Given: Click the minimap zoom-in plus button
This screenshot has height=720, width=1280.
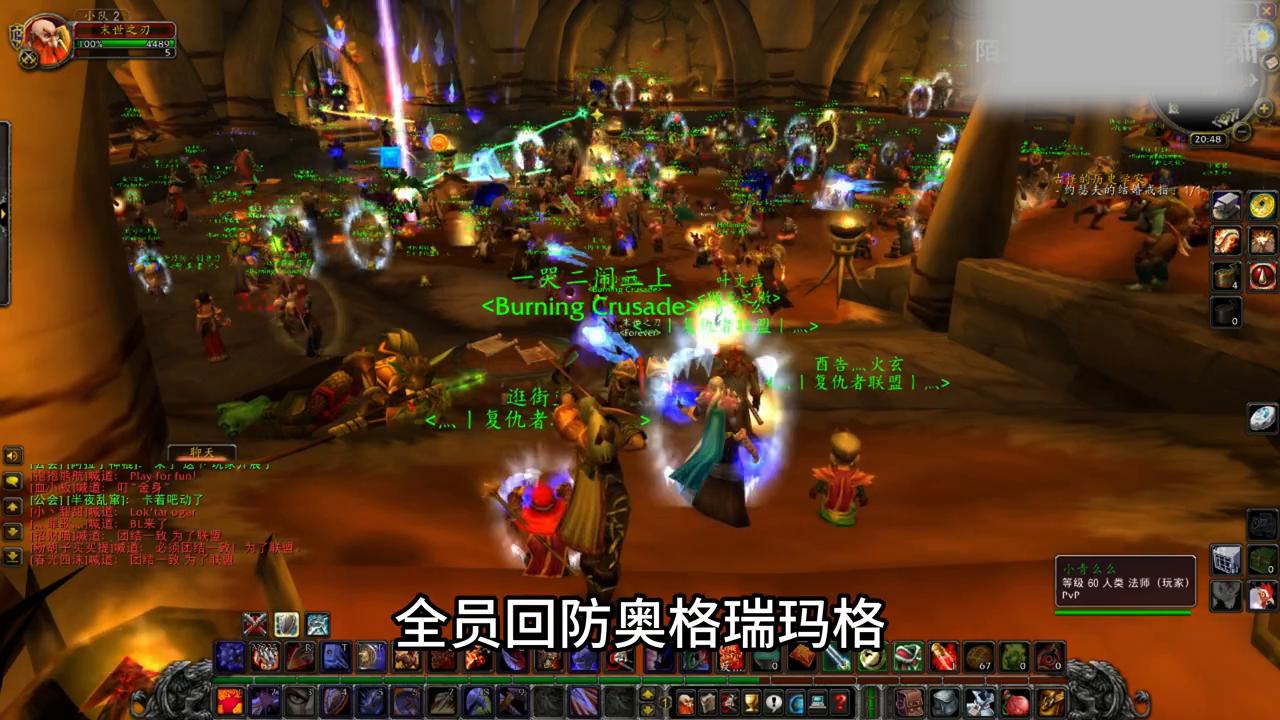Looking at the screenshot, I should click(1263, 108).
